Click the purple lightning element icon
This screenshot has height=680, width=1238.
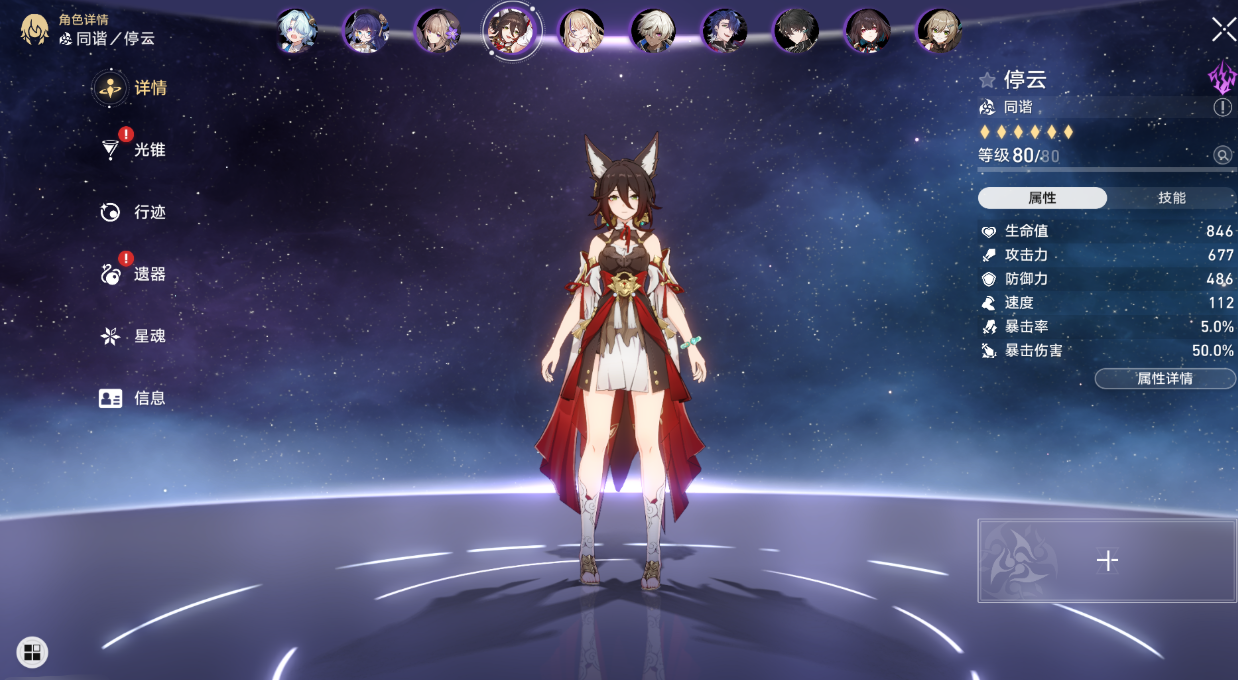pos(1222,78)
